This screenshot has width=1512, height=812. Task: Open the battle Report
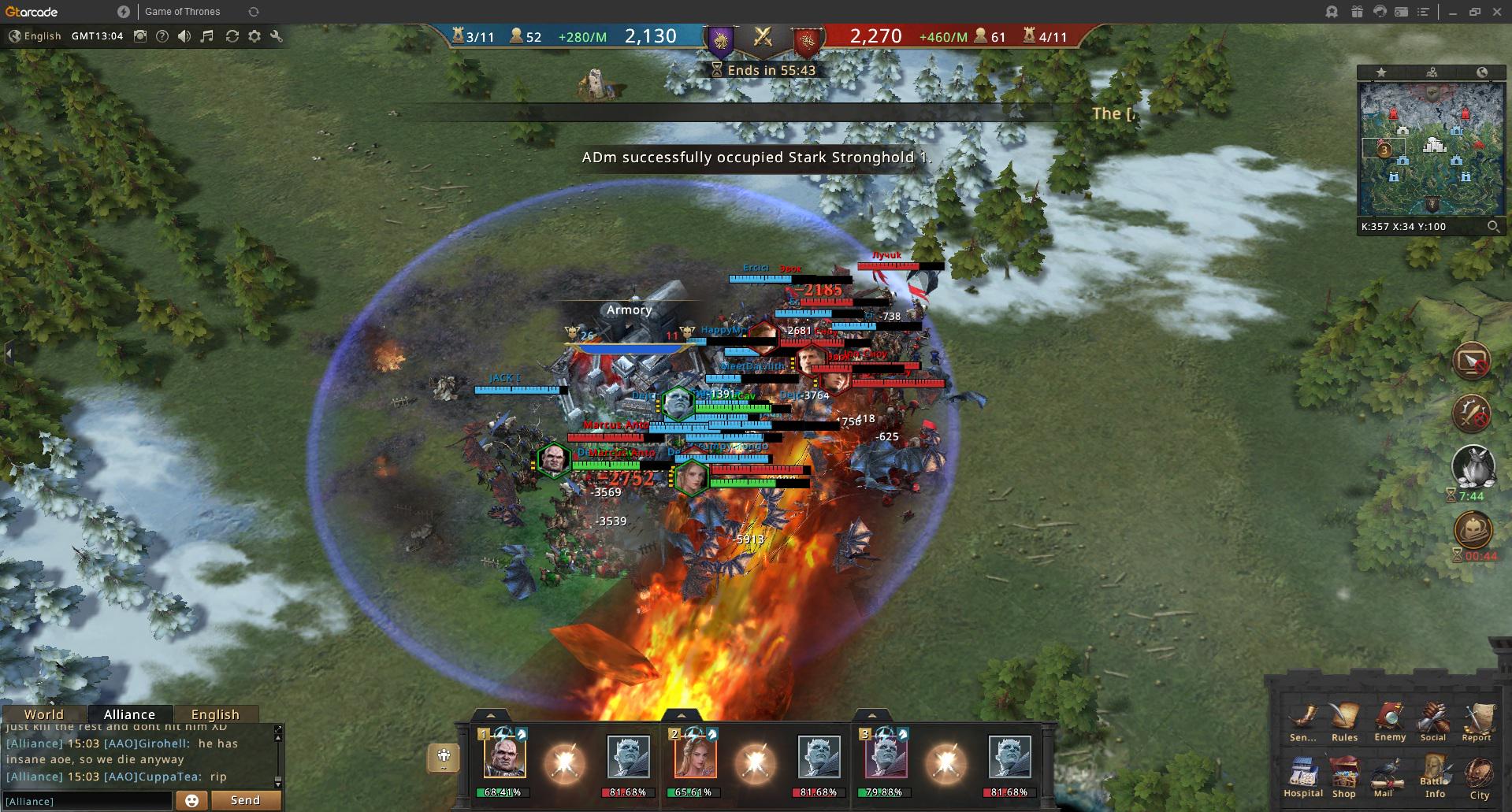click(1477, 718)
